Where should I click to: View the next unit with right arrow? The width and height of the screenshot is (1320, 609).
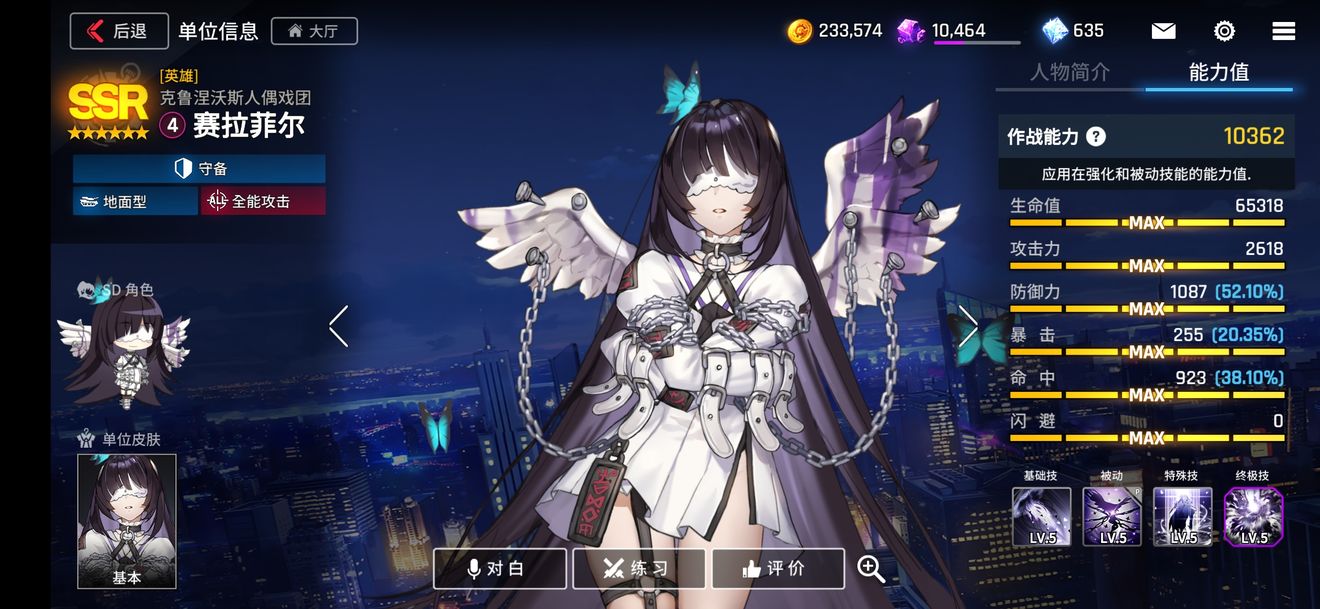pyautogui.click(x=968, y=326)
